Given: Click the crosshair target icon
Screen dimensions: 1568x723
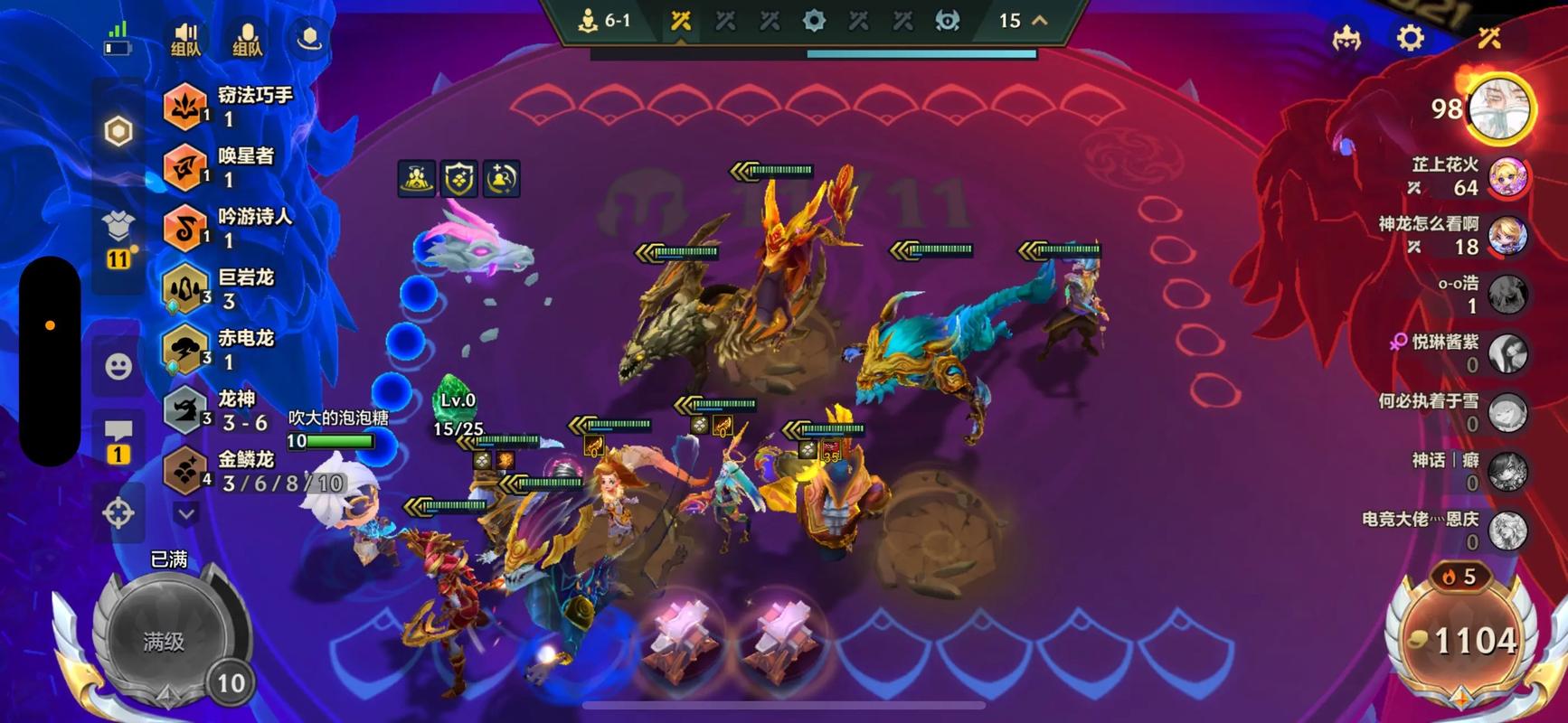Looking at the screenshot, I should coord(118,512).
